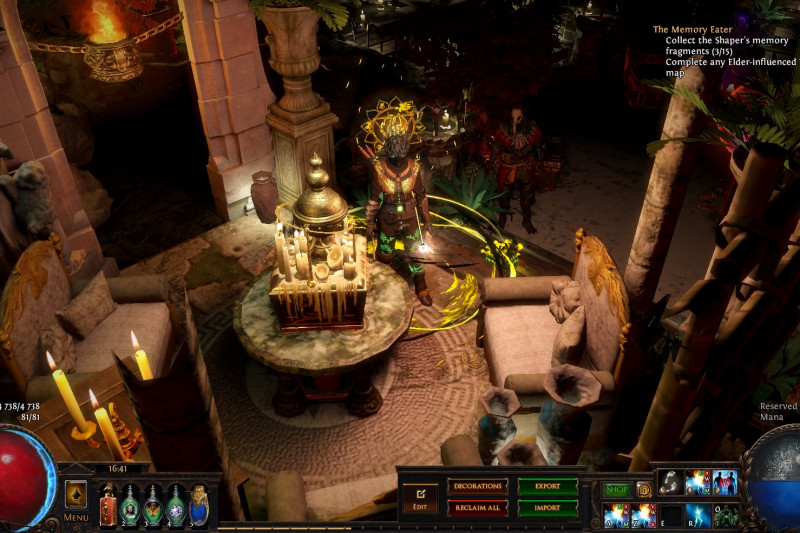Open the green Shop button

[617, 489]
